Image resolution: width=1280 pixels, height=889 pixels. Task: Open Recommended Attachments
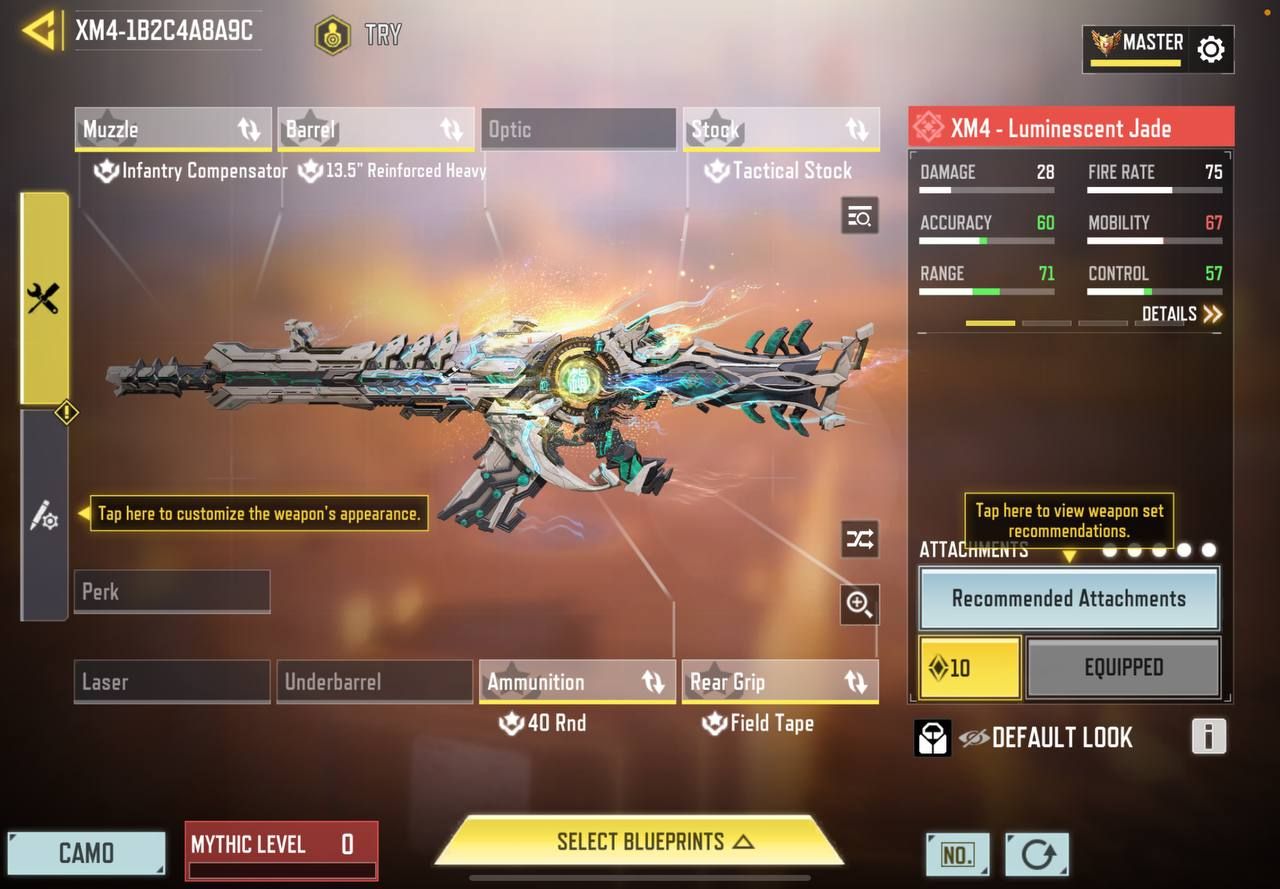(1068, 598)
